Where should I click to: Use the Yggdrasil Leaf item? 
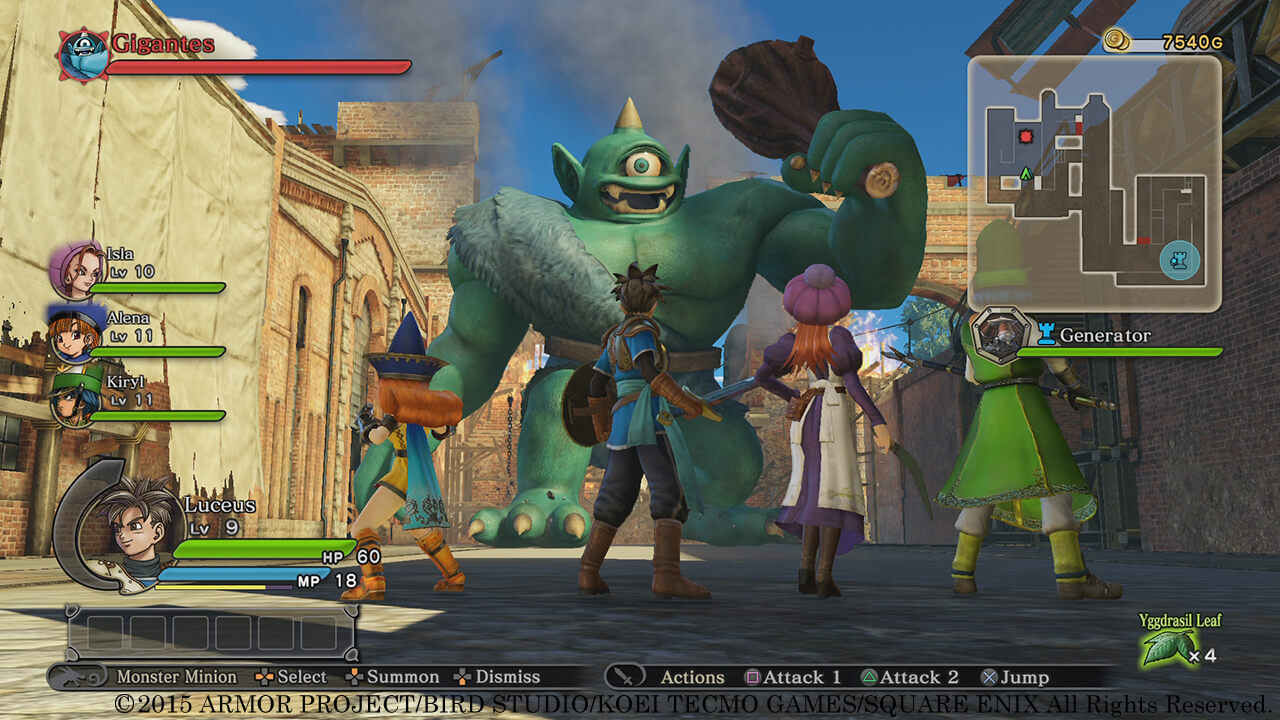tap(1166, 647)
